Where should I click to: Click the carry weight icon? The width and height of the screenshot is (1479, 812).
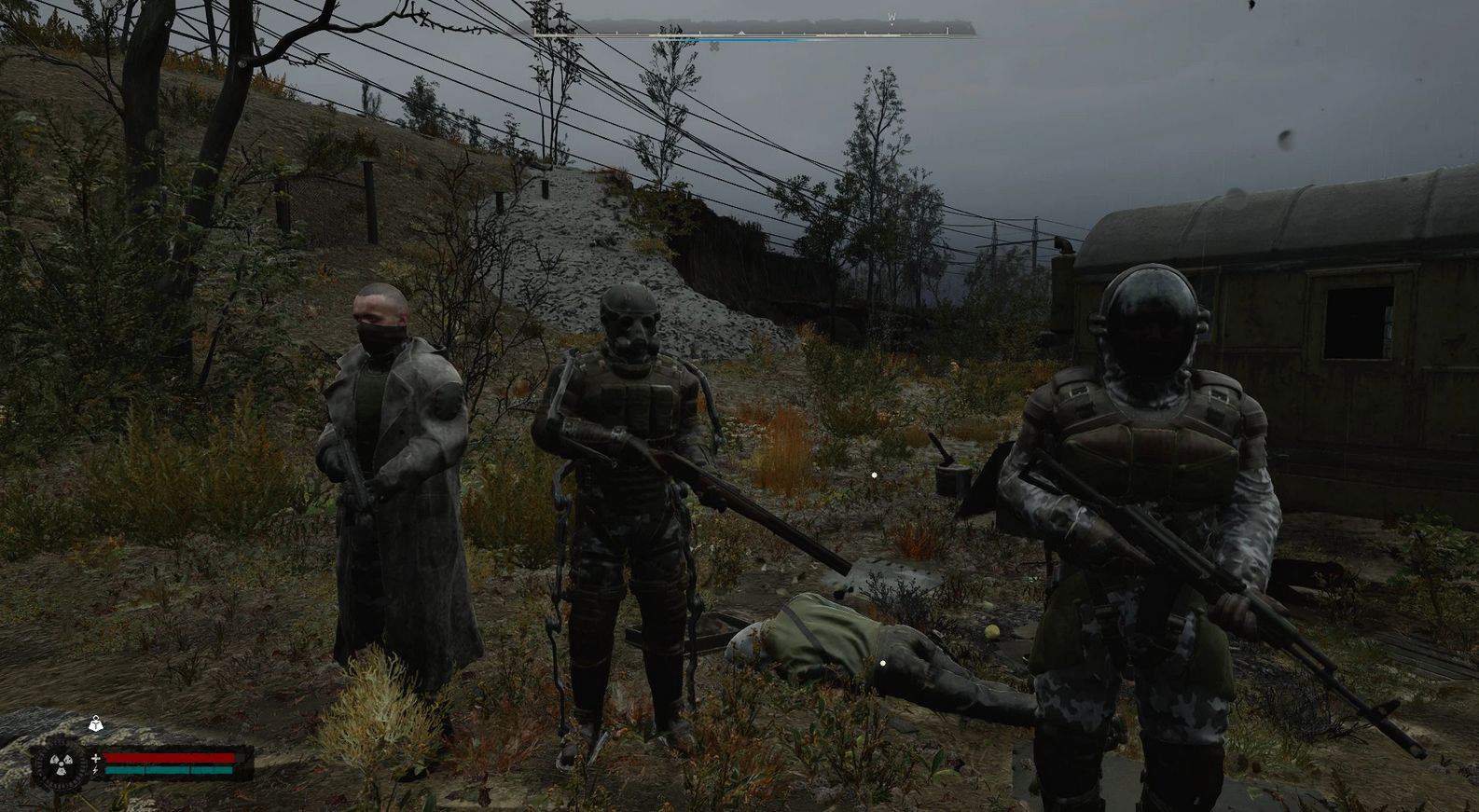tap(96, 722)
